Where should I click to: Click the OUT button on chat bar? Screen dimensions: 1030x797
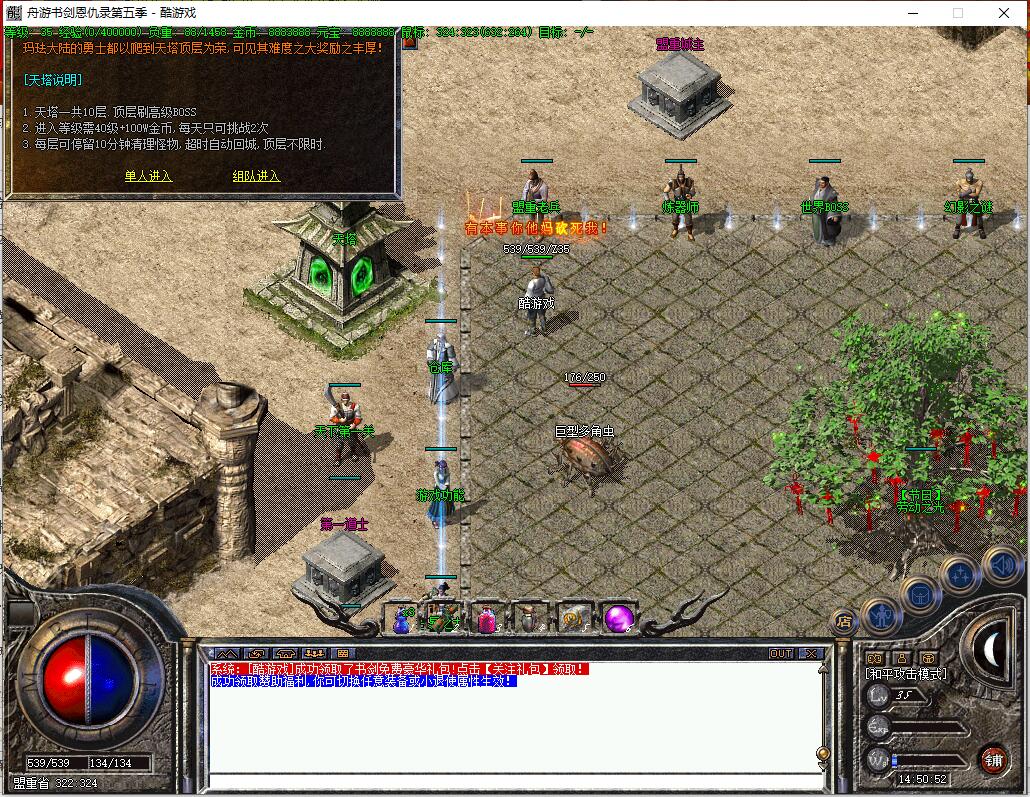point(781,653)
